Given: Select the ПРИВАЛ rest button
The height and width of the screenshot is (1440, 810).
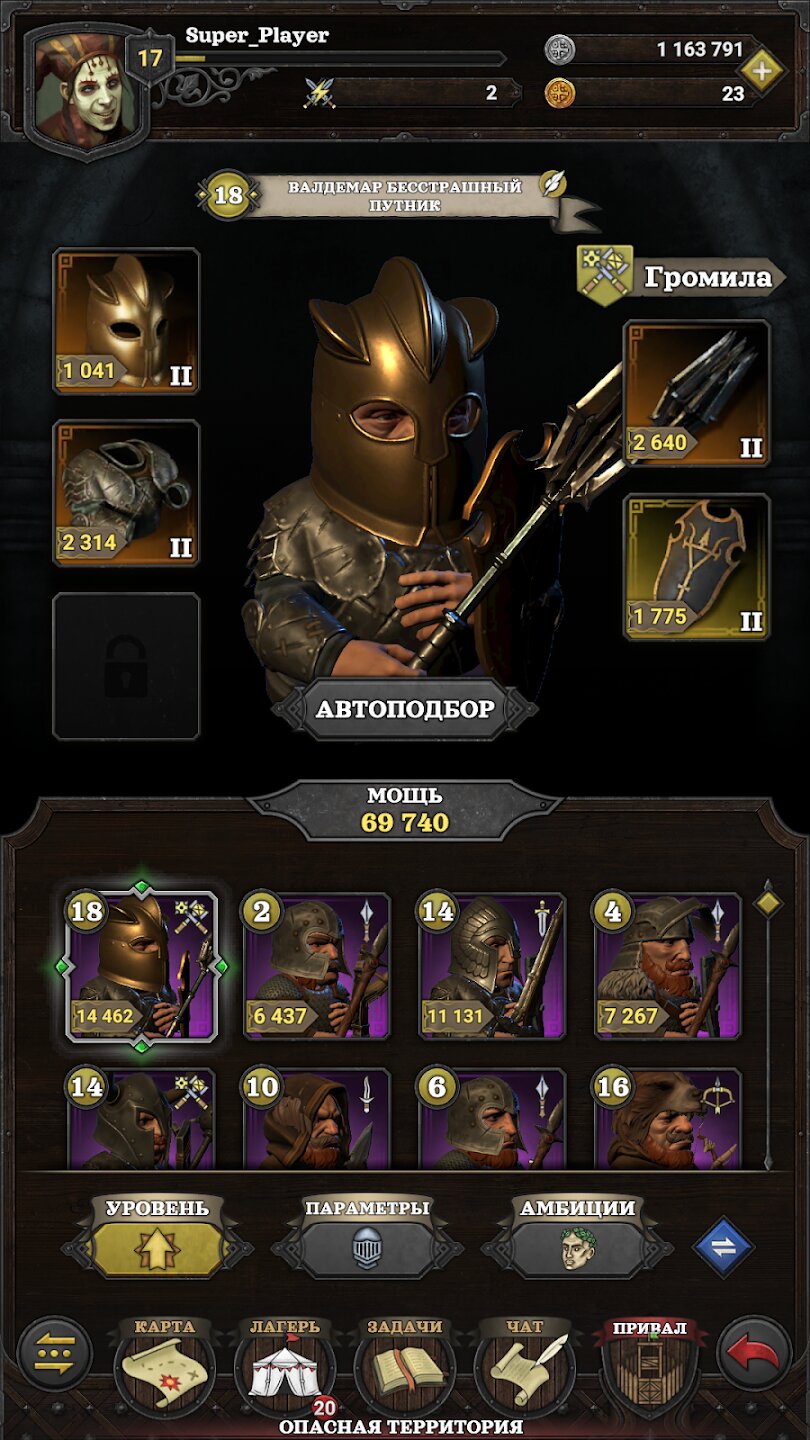Looking at the screenshot, I should [649, 1367].
